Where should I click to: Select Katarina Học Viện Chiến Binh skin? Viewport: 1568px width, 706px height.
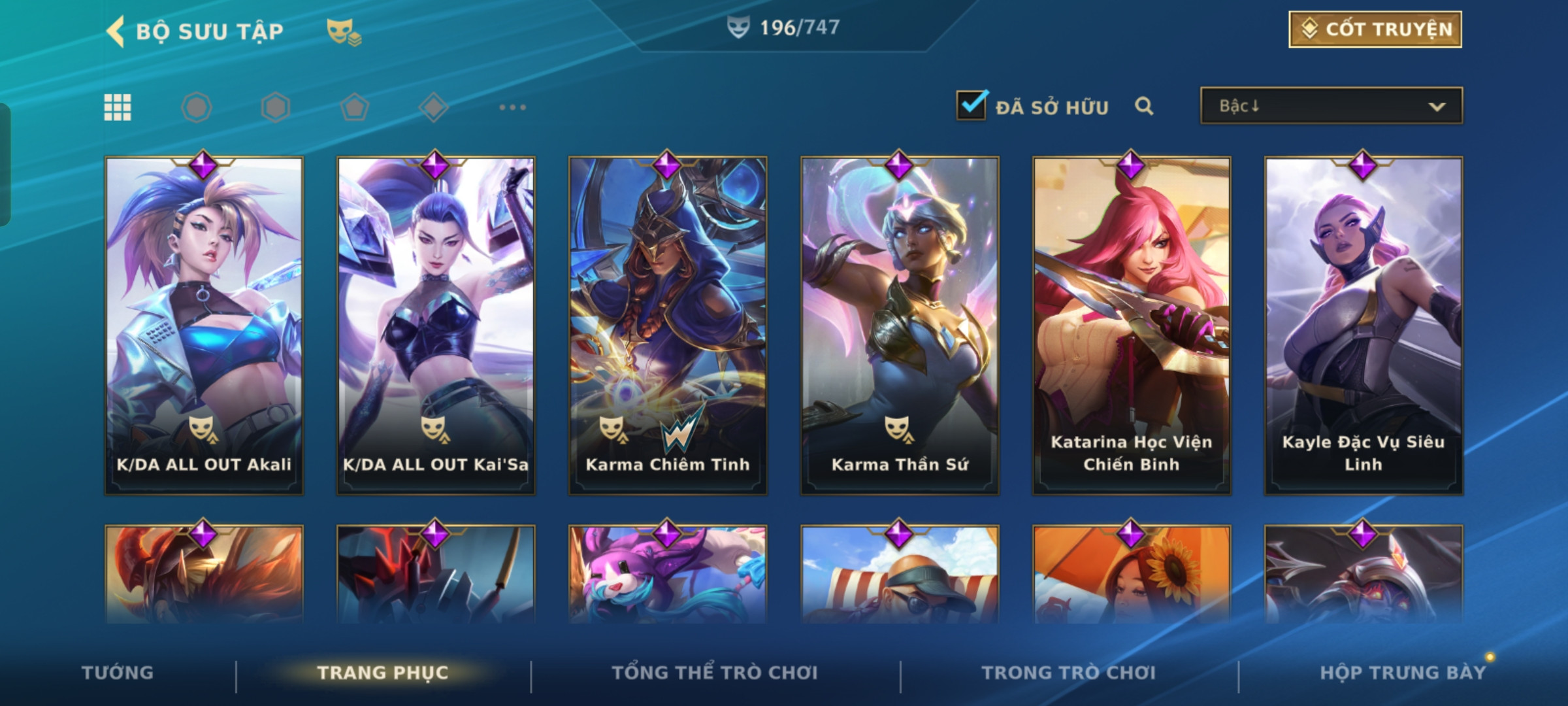point(1132,325)
